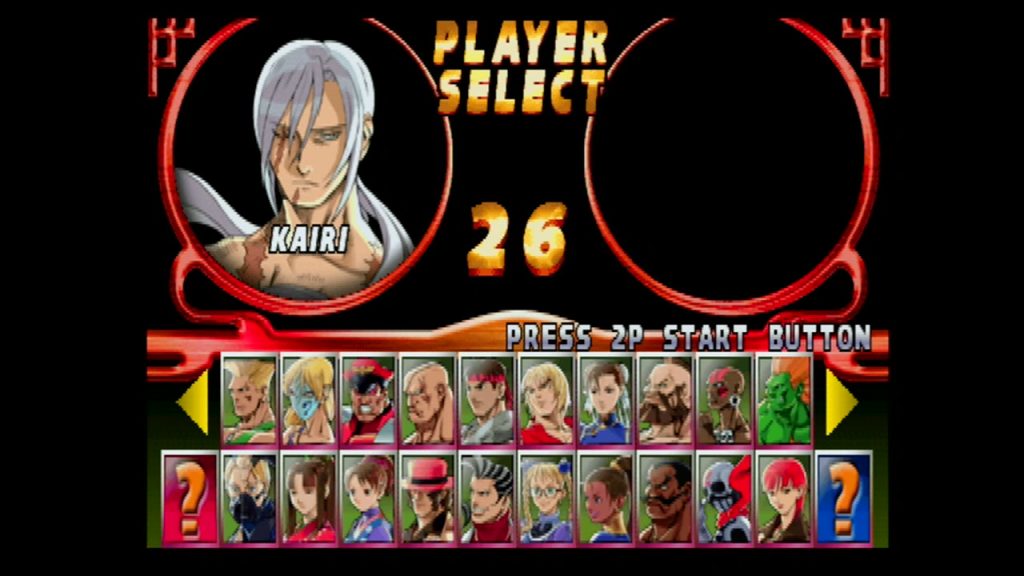Screen dimensions: 1024x576
Task: Choose the red question mark random tile
Action: click(x=190, y=498)
